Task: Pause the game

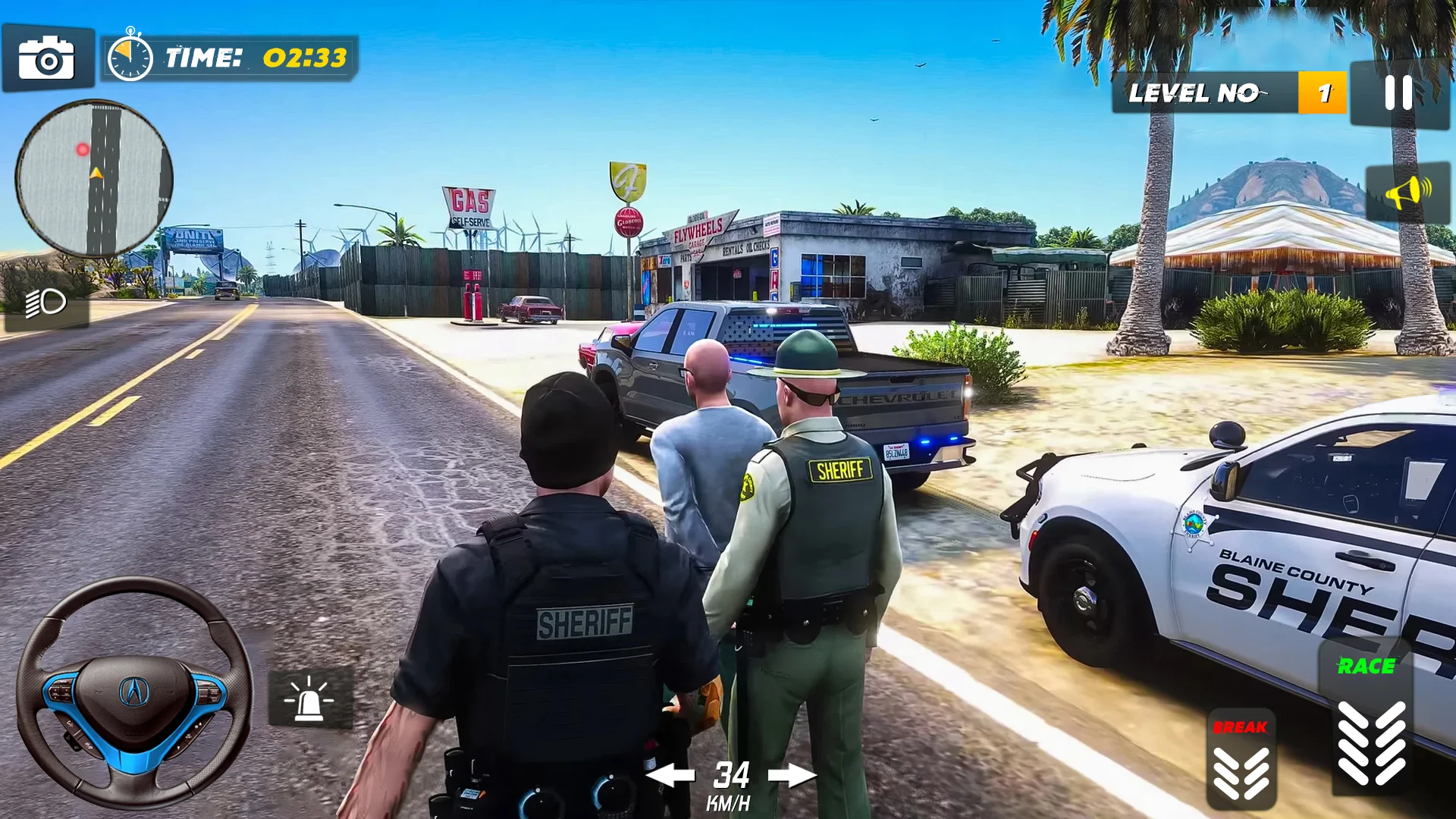Action: click(1398, 93)
